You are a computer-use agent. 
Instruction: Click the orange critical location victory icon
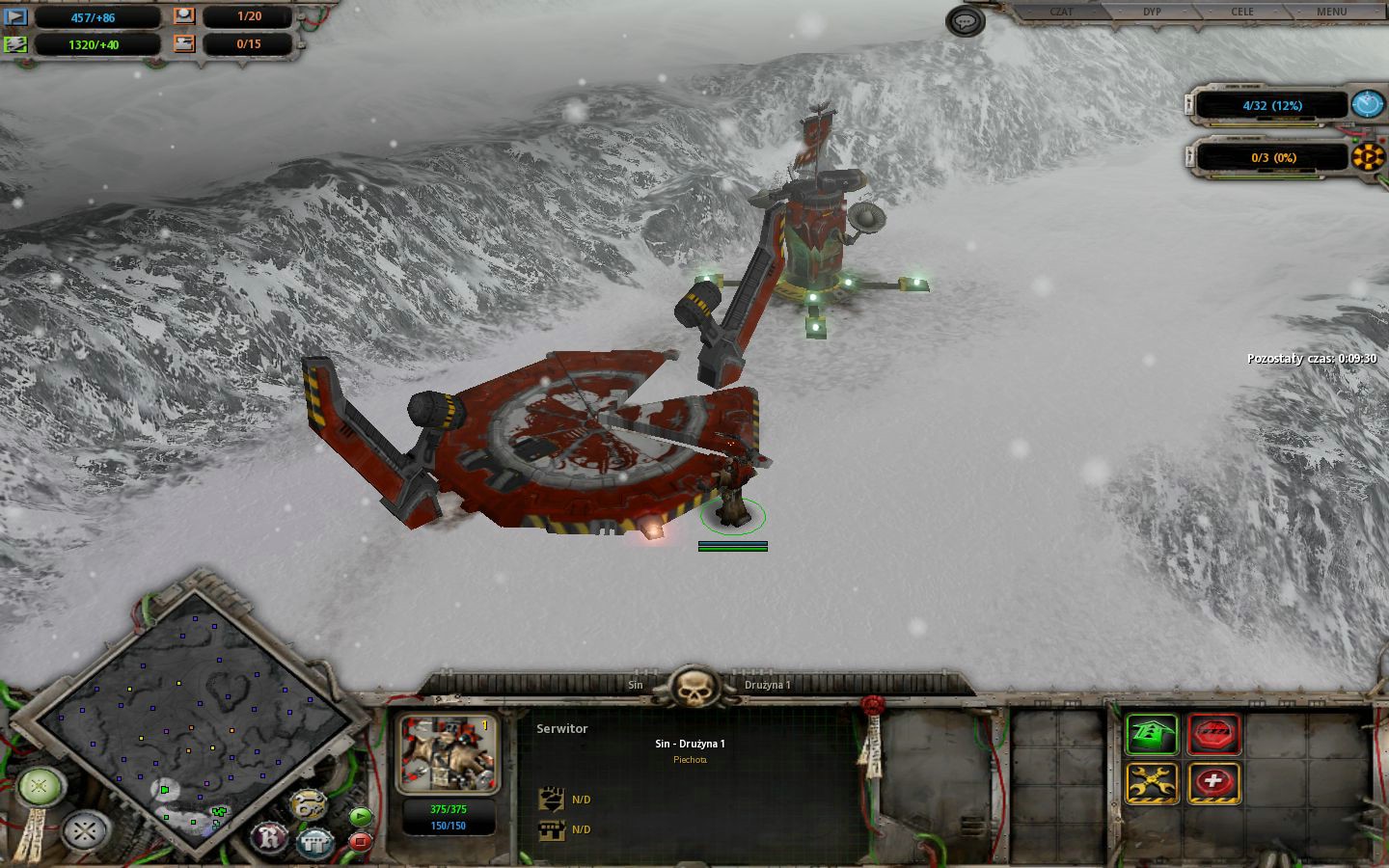point(1367,156)
